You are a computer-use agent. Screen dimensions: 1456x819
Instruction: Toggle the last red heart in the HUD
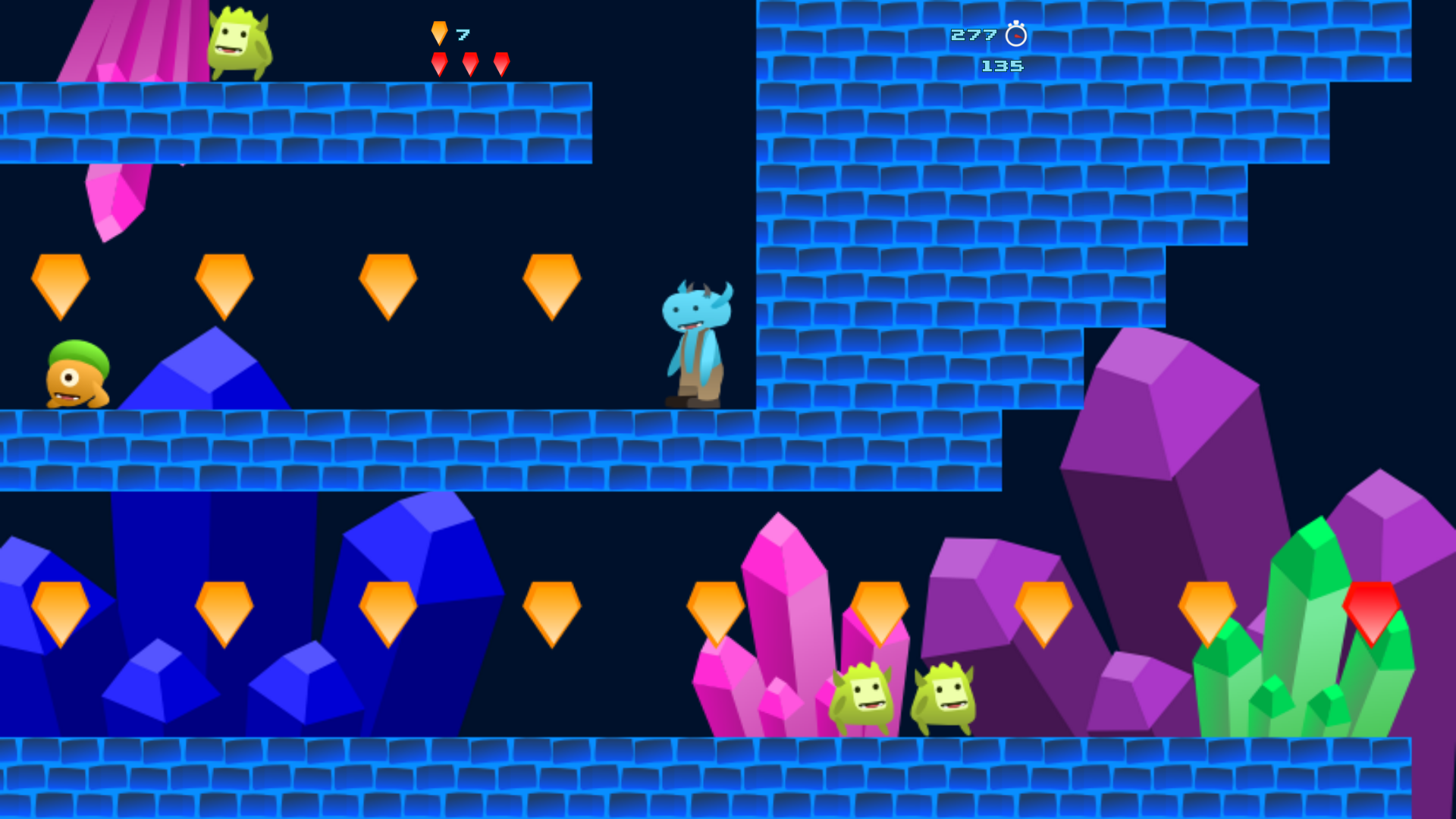(502, 63)
